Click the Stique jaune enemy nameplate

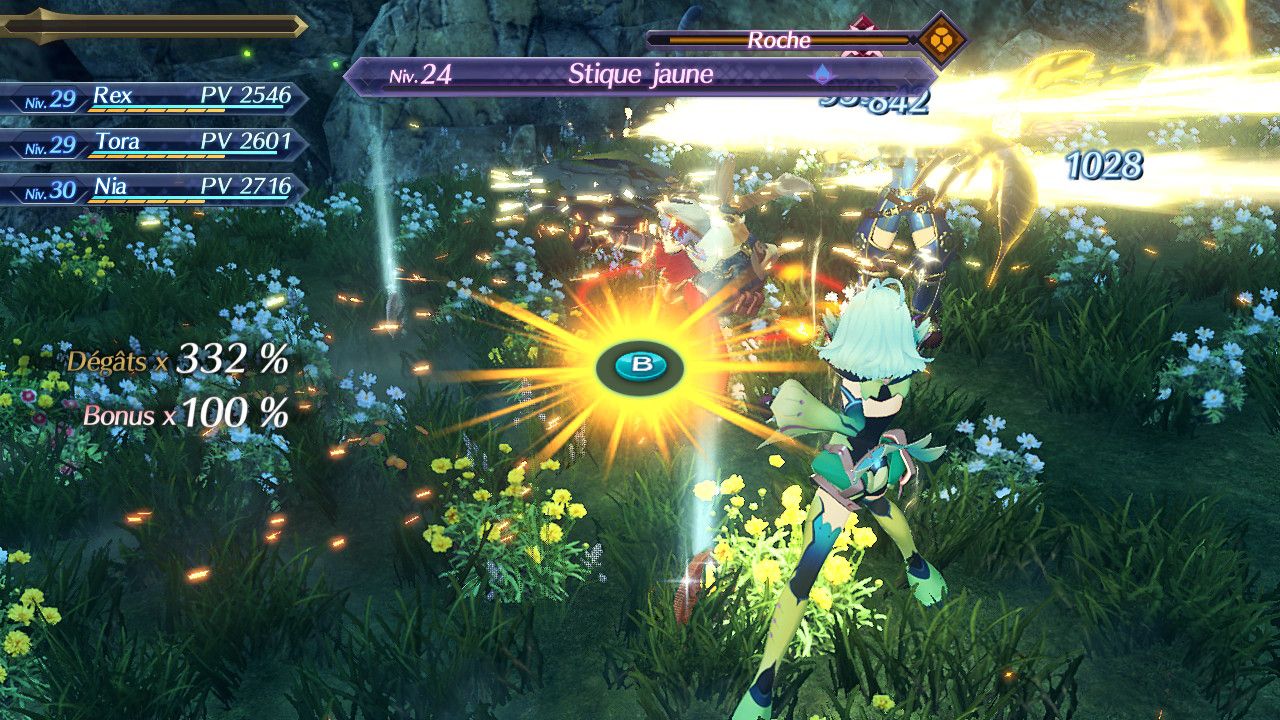pyautogui.click(x=640, y=75)
